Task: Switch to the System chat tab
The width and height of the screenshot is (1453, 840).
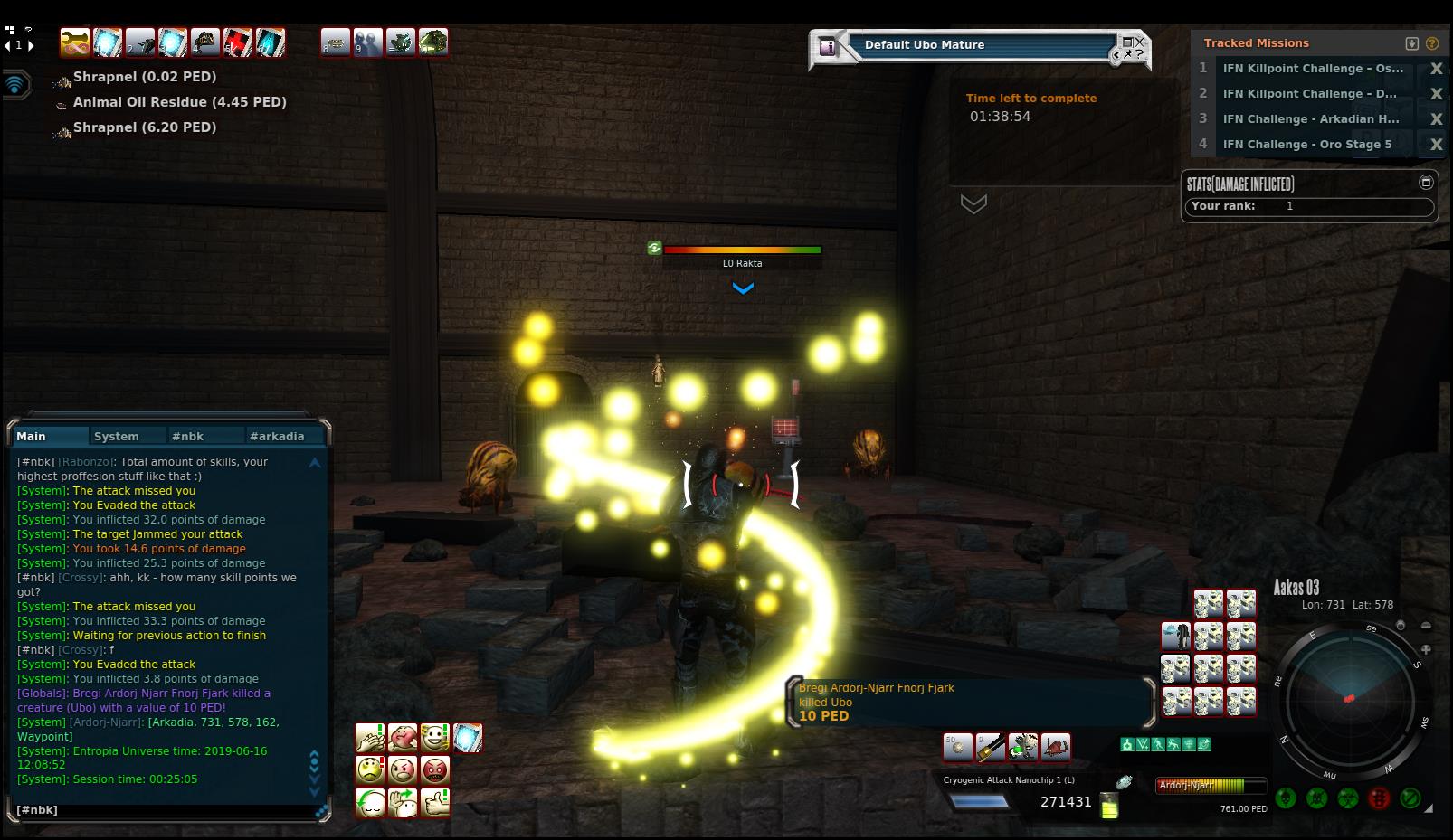Action: [117, 436]
